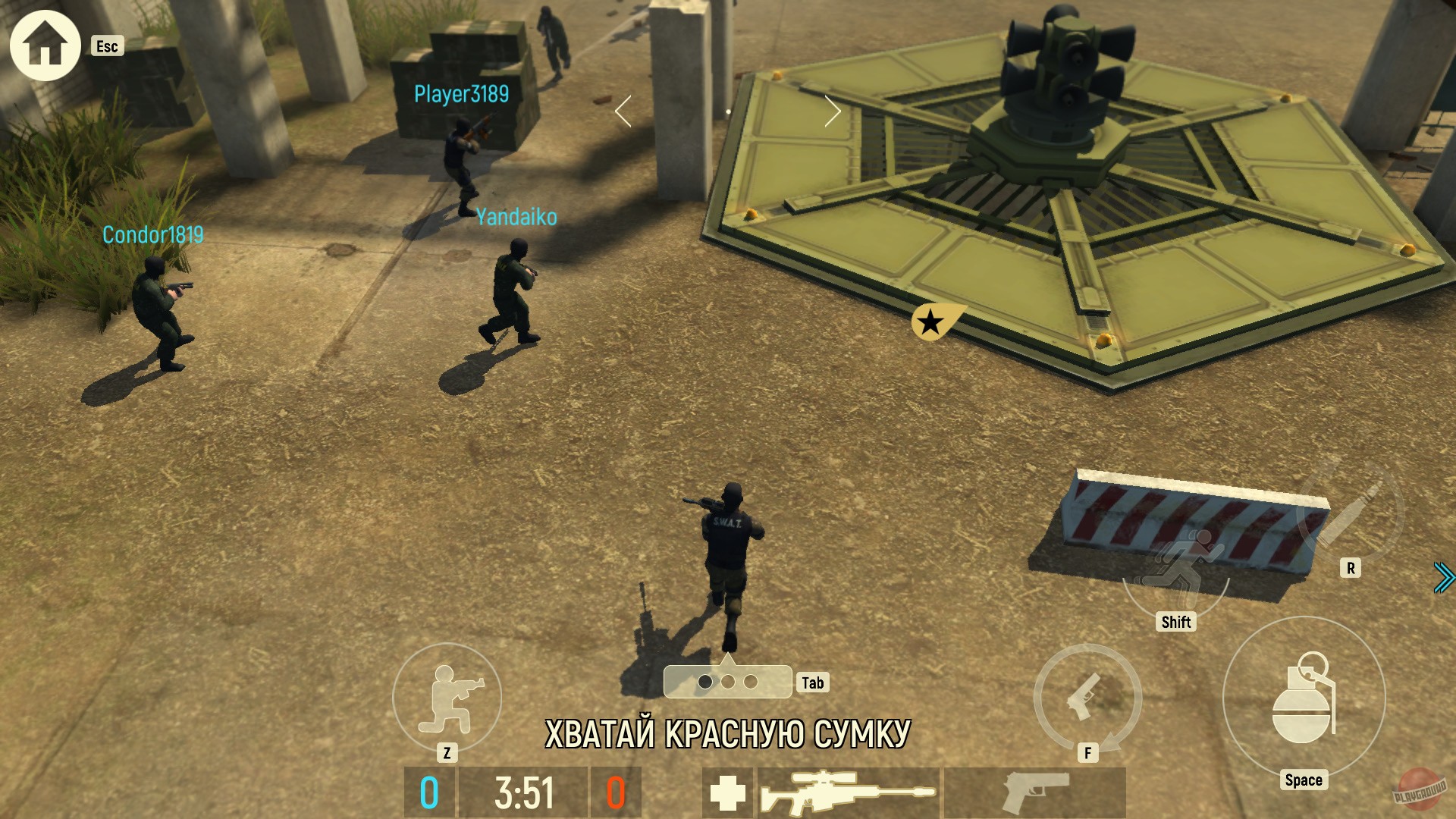Expand the blue double-chevron panel on the right edge
Image resolution: width=1456 pixels, height=819 pixels.
coord(1445,576)
